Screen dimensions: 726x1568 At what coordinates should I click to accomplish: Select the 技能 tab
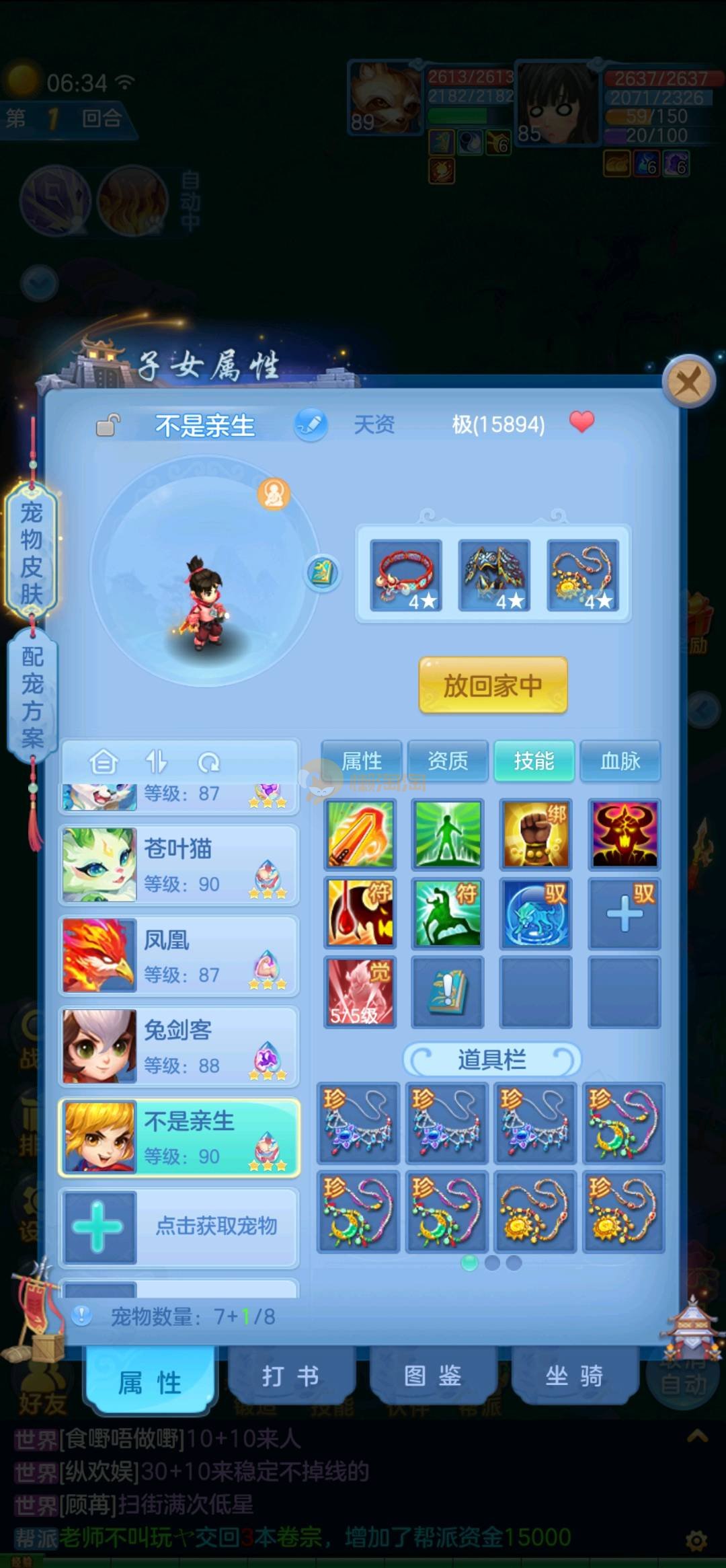tap(534, 761)
